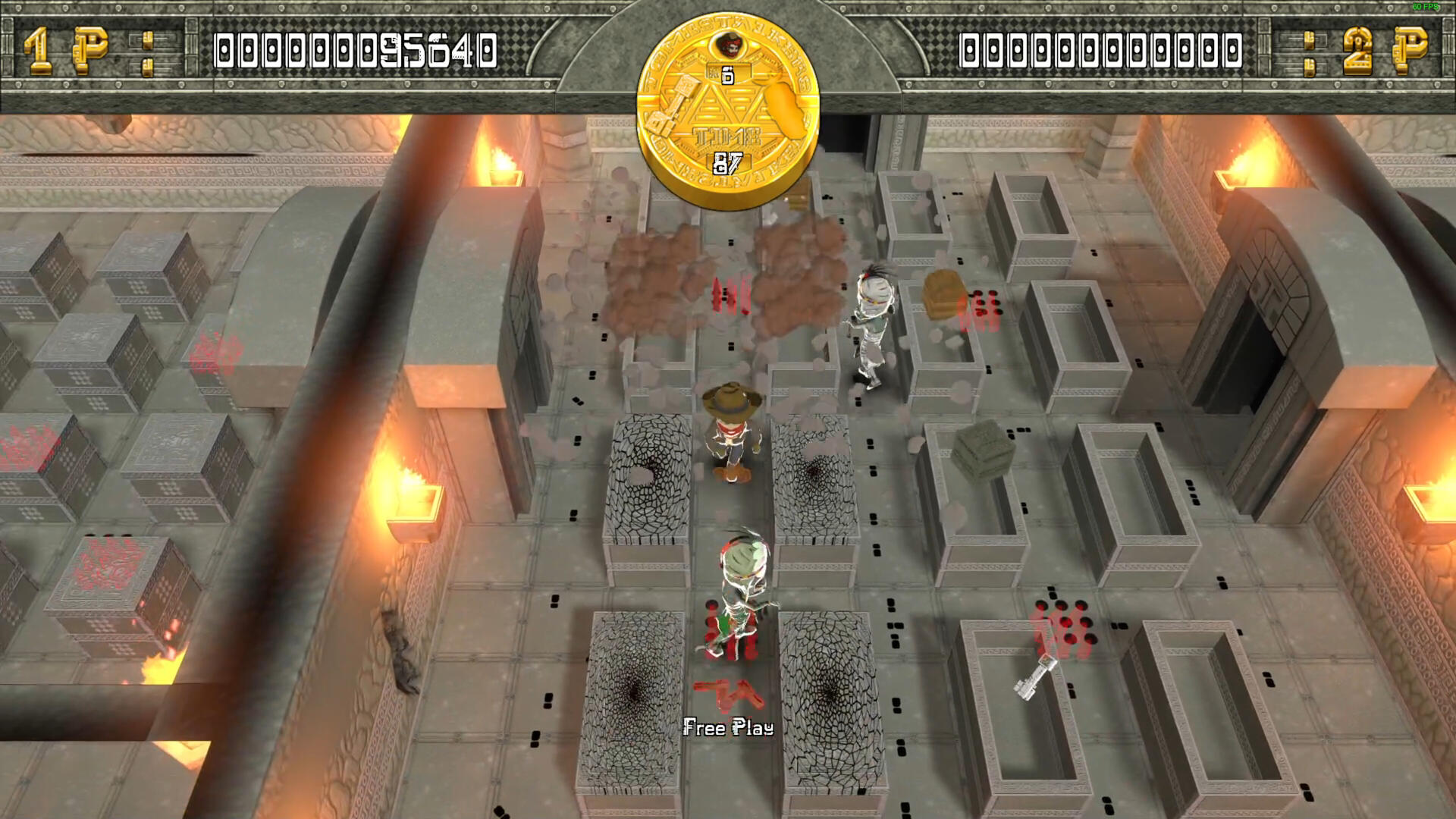
Task: Select the cowboy hat hero character
Action: click(x=730, y=432)
